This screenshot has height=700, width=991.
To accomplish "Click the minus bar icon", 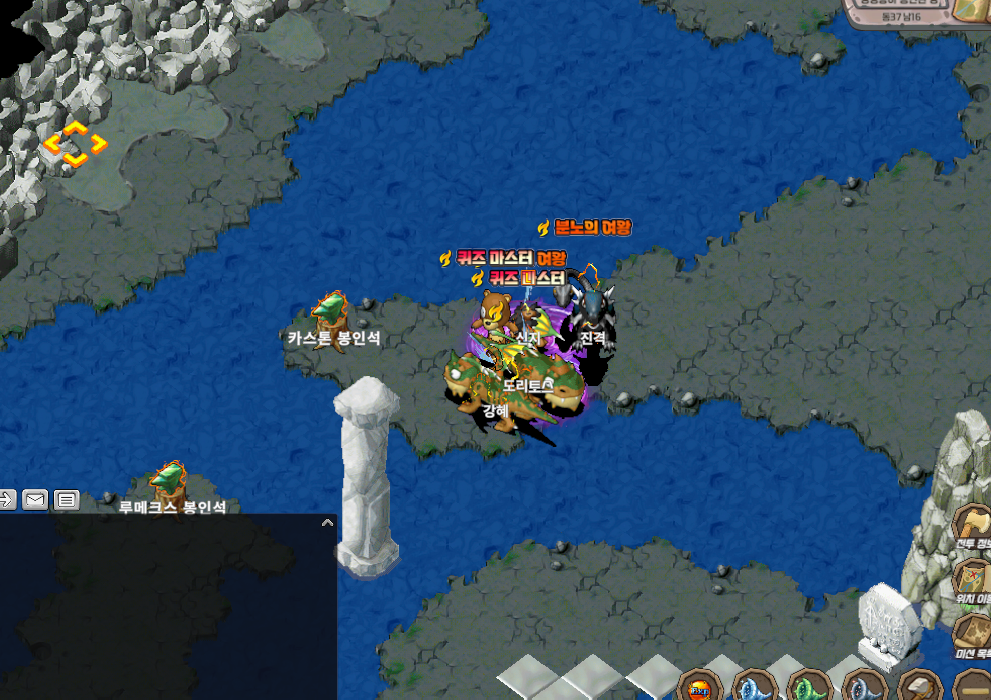I will click(969, 689).
